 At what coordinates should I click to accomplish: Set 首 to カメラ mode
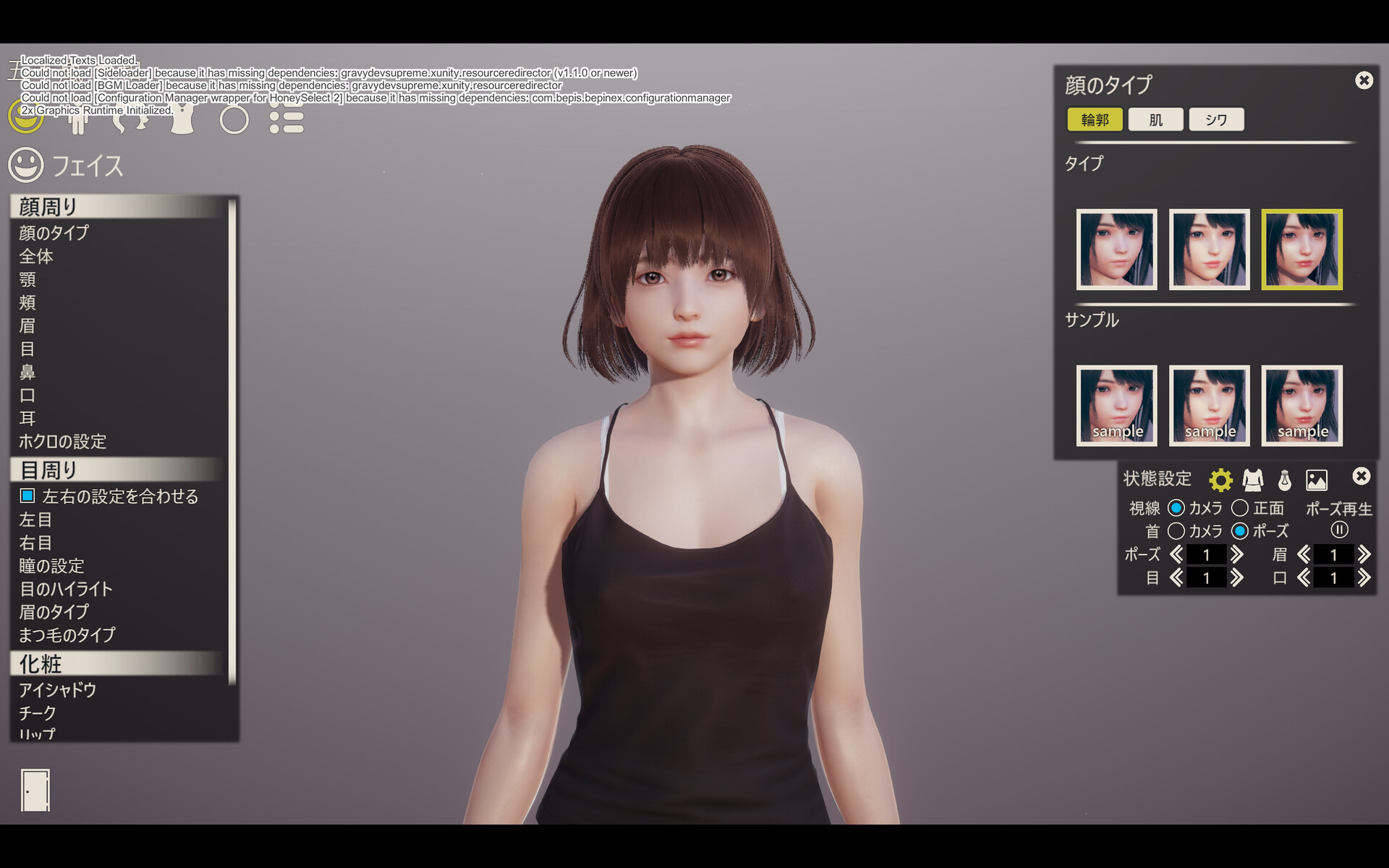[1176, 531]
